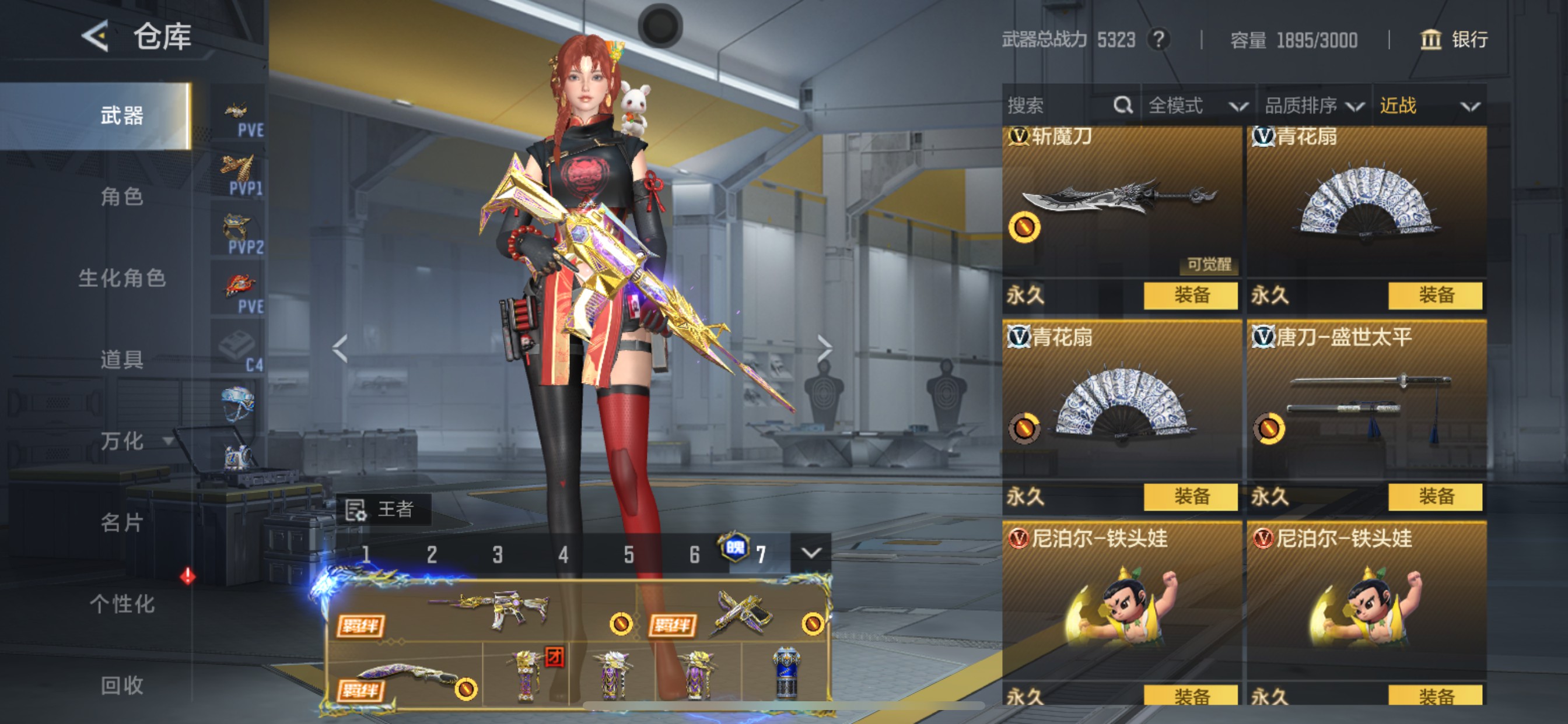The image size is (1568, 724).
Task: Expand the loadout slot list arrow
Action: pyautogui.click(x=811, y=553)
